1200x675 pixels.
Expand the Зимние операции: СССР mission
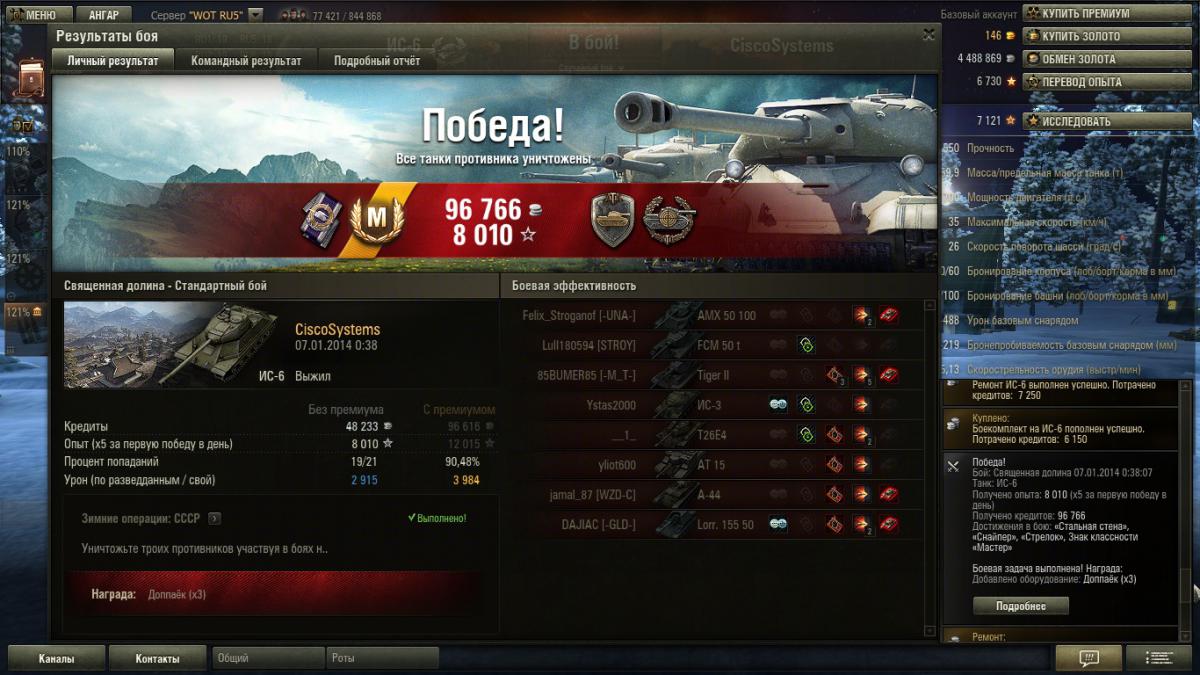pyautogui.click(x=214, y=519)
